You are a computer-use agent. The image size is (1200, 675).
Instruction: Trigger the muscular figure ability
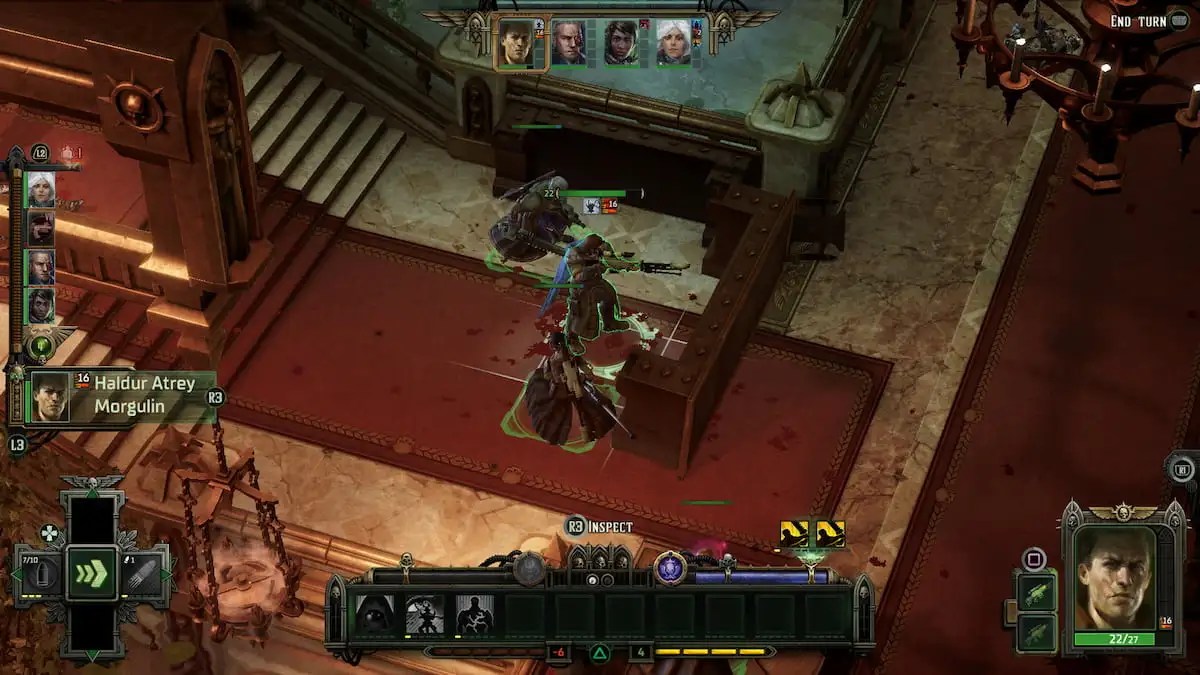[x=475, y=615]
